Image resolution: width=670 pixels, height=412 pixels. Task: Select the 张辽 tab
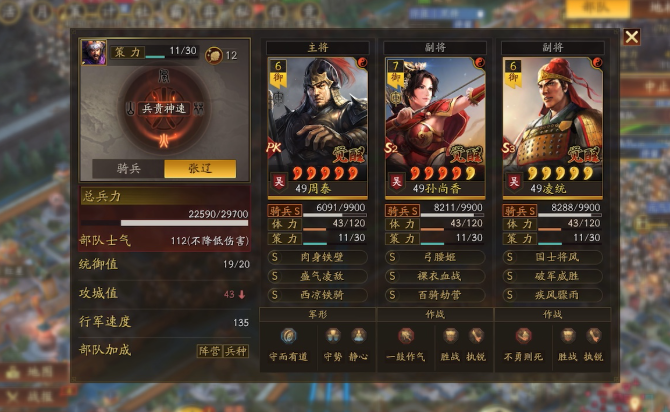tap(200, 168)
